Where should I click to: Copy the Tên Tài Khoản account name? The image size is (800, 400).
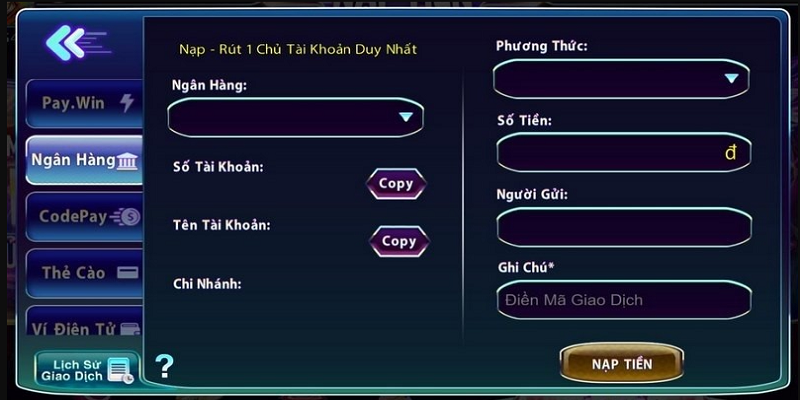click(399, 241)
